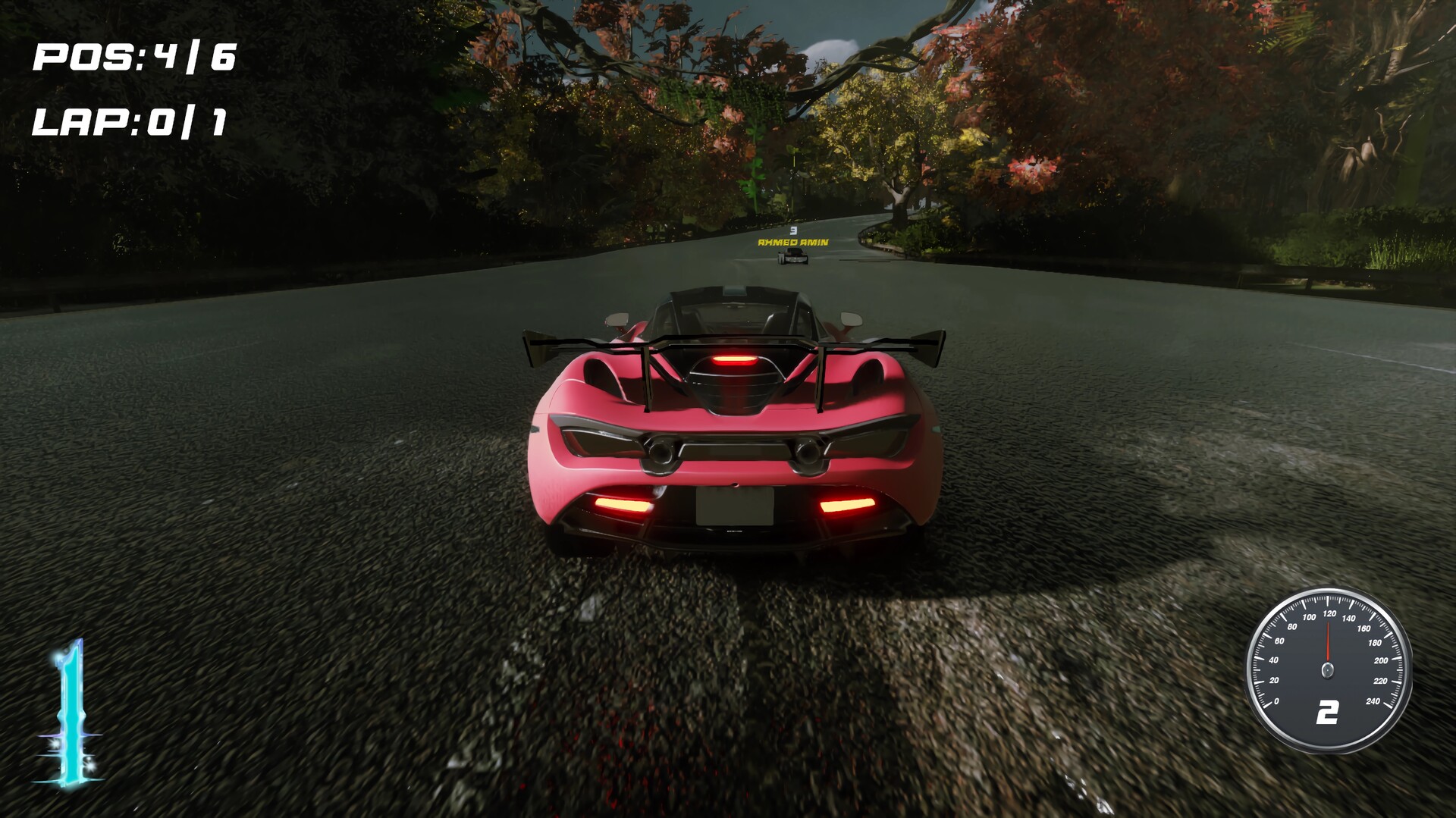Tap the gear number 2 indicator
Viewport: 1456px width, 818px height.
1328,712
